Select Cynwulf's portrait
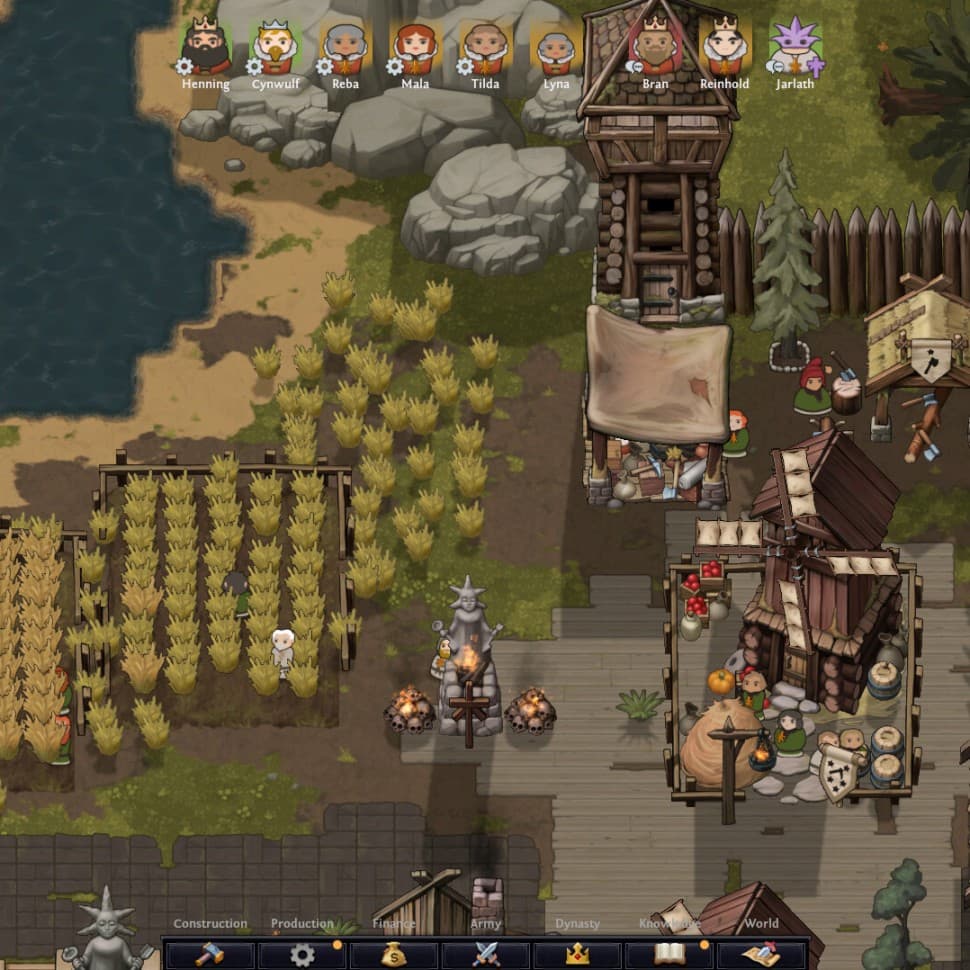 tap(275, 47)
